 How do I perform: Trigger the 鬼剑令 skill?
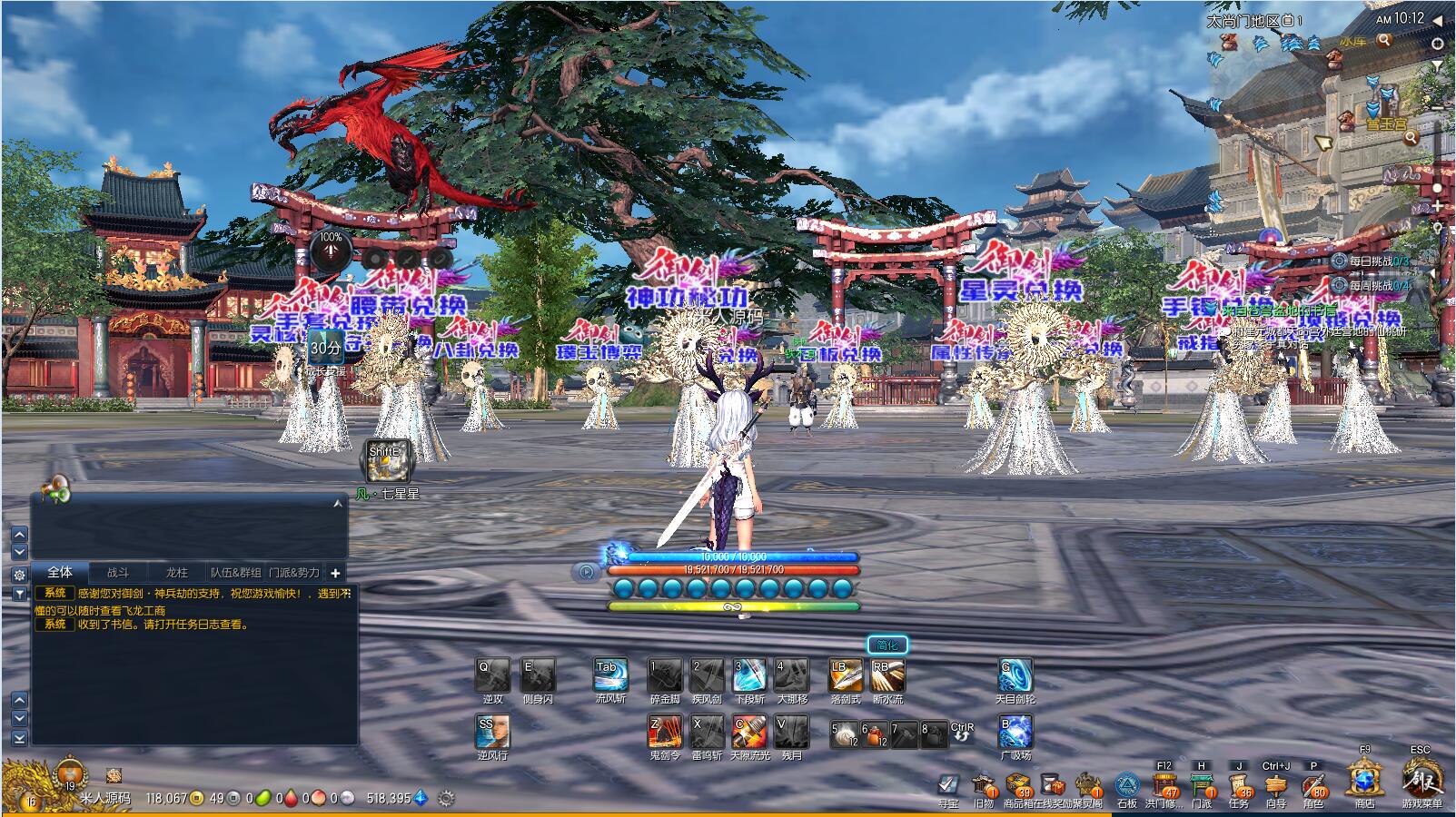click(664, 732)
